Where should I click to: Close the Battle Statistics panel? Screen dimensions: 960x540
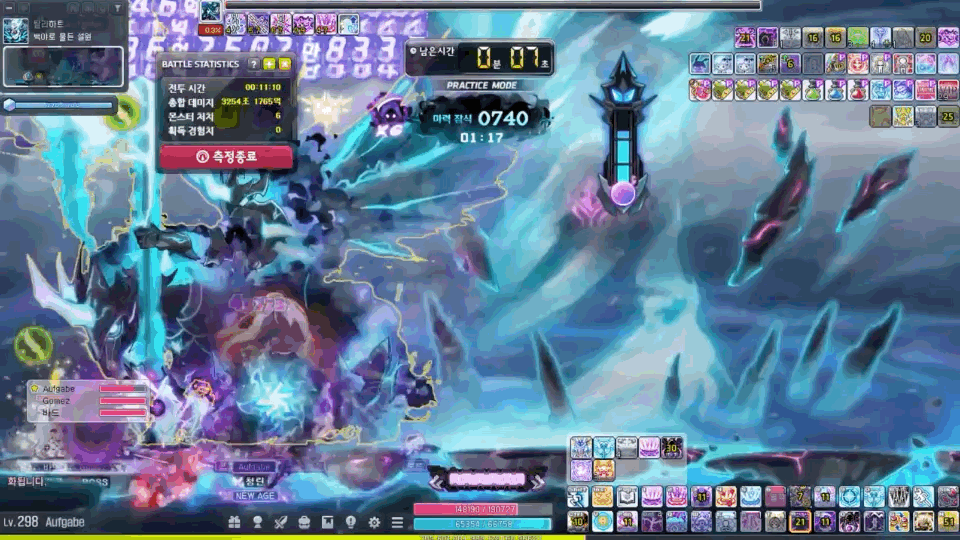tap(285, 64)
